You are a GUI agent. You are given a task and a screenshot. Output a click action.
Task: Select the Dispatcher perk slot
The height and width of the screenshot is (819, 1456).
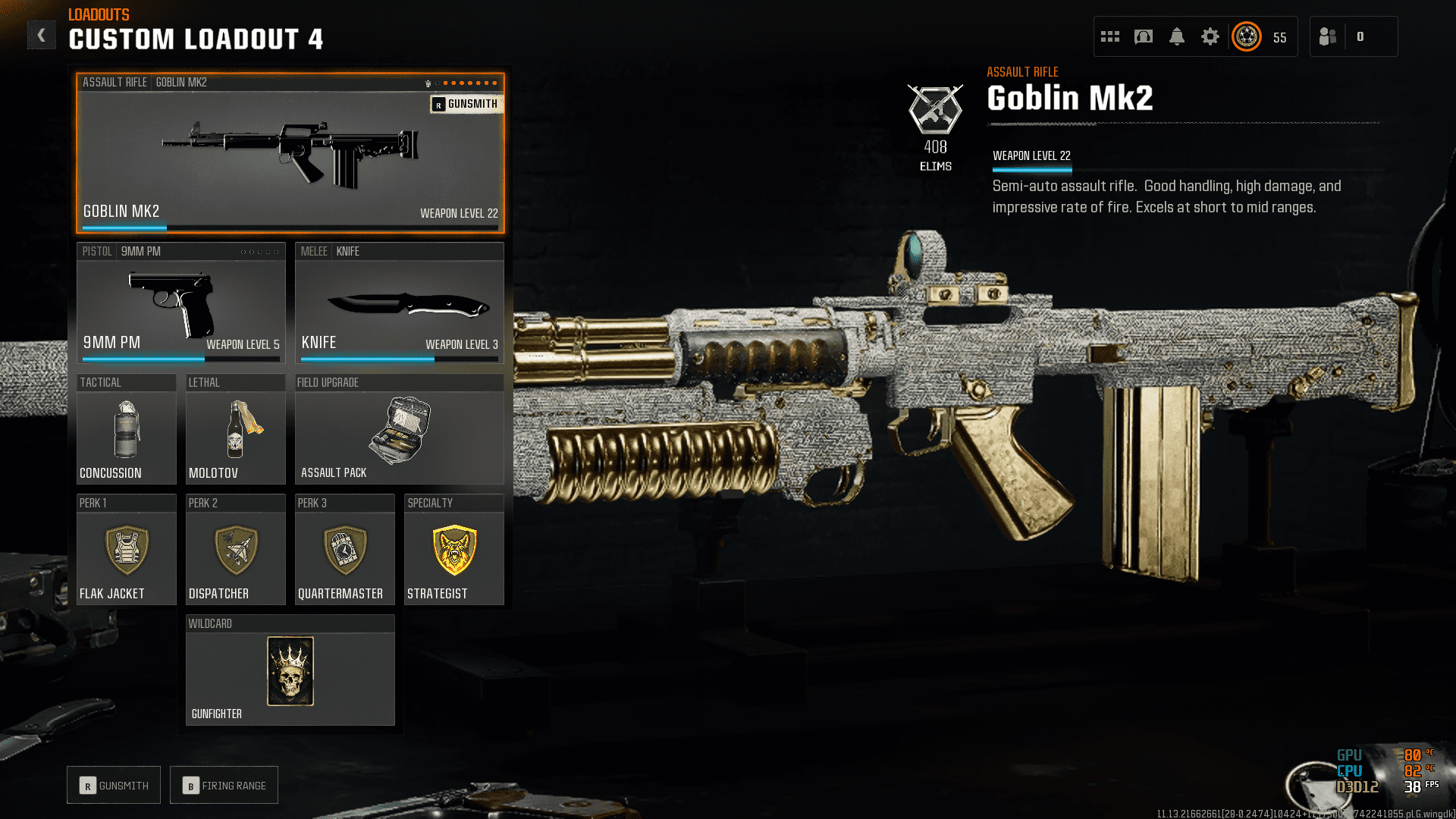(x=235, y=551)
